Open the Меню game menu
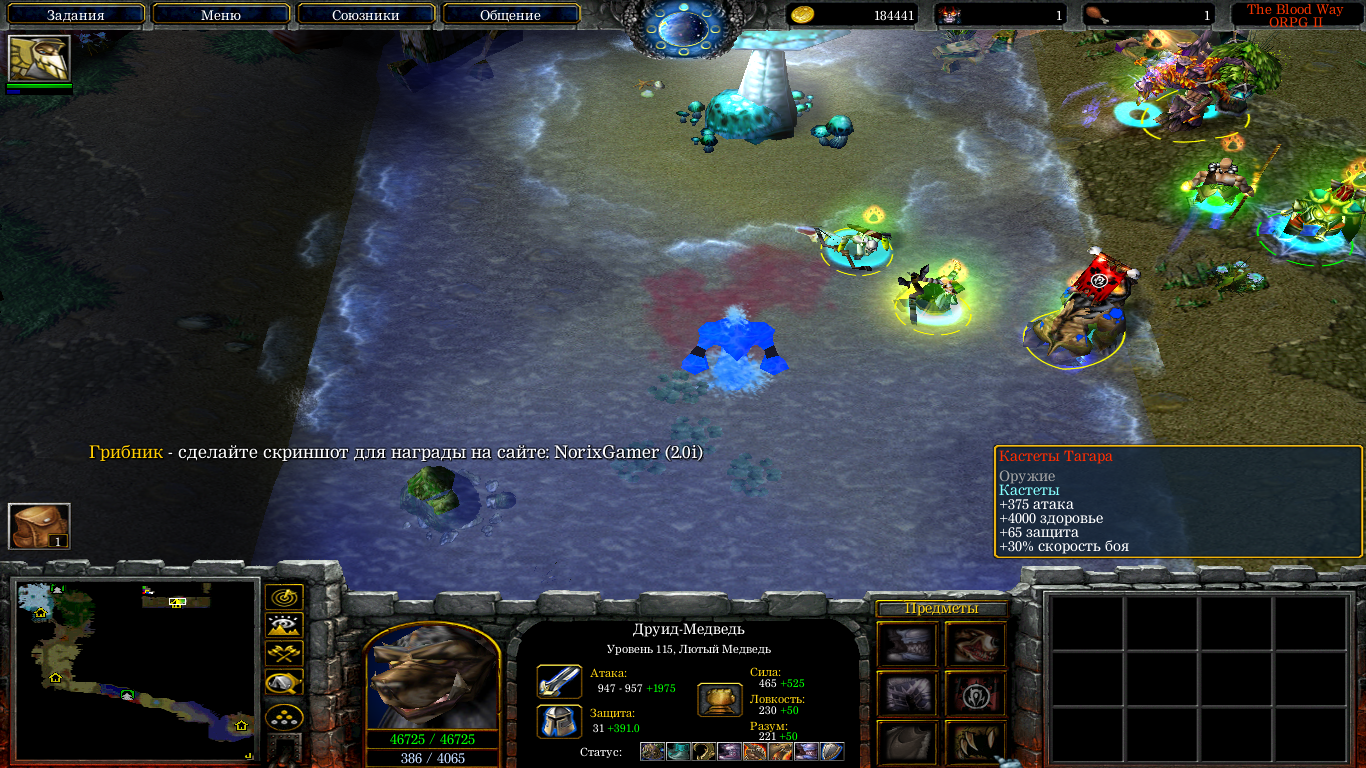This screenshot has width=1366, height=768. coord(221,15)
